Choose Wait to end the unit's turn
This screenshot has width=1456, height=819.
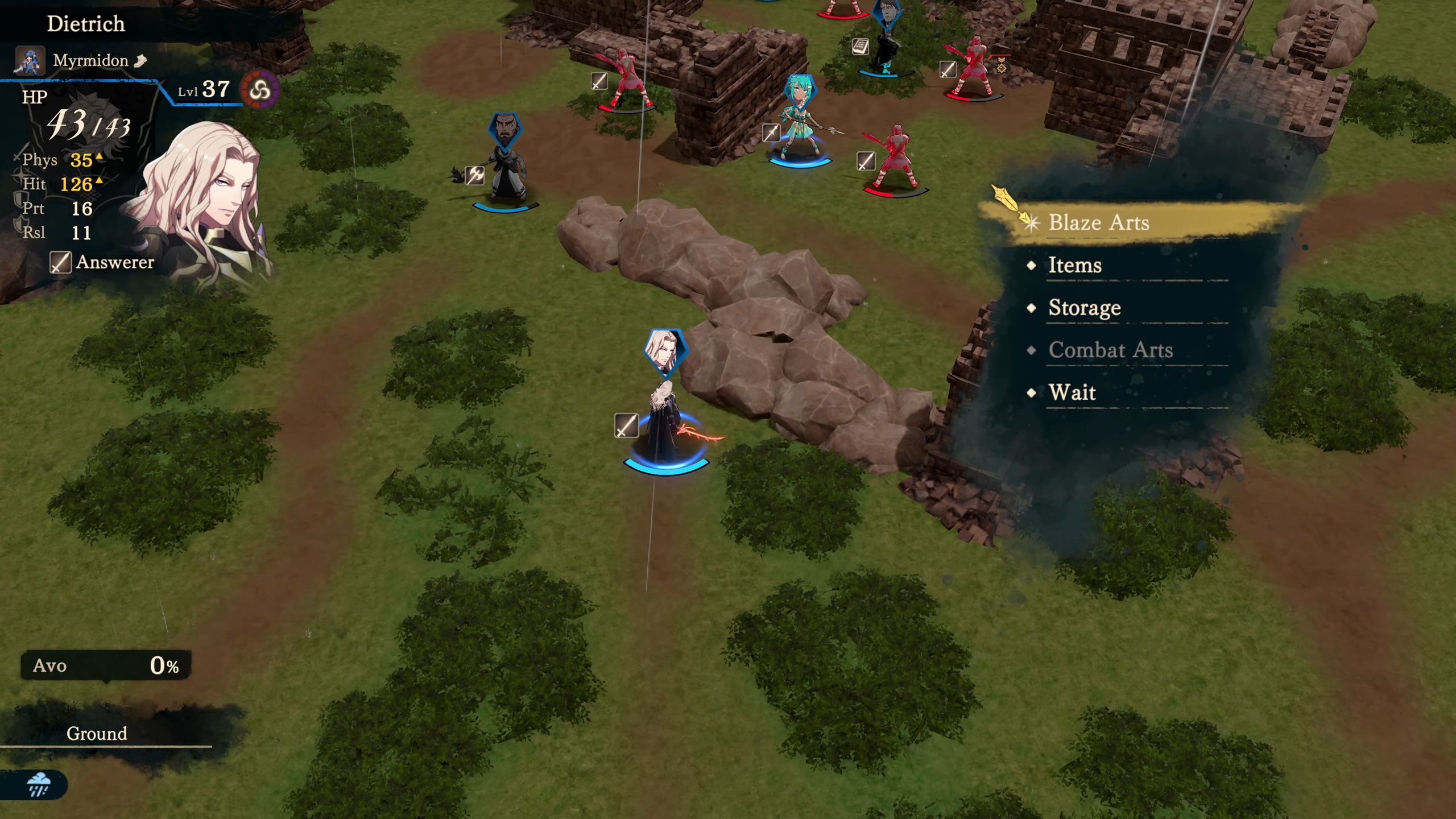1072,392
